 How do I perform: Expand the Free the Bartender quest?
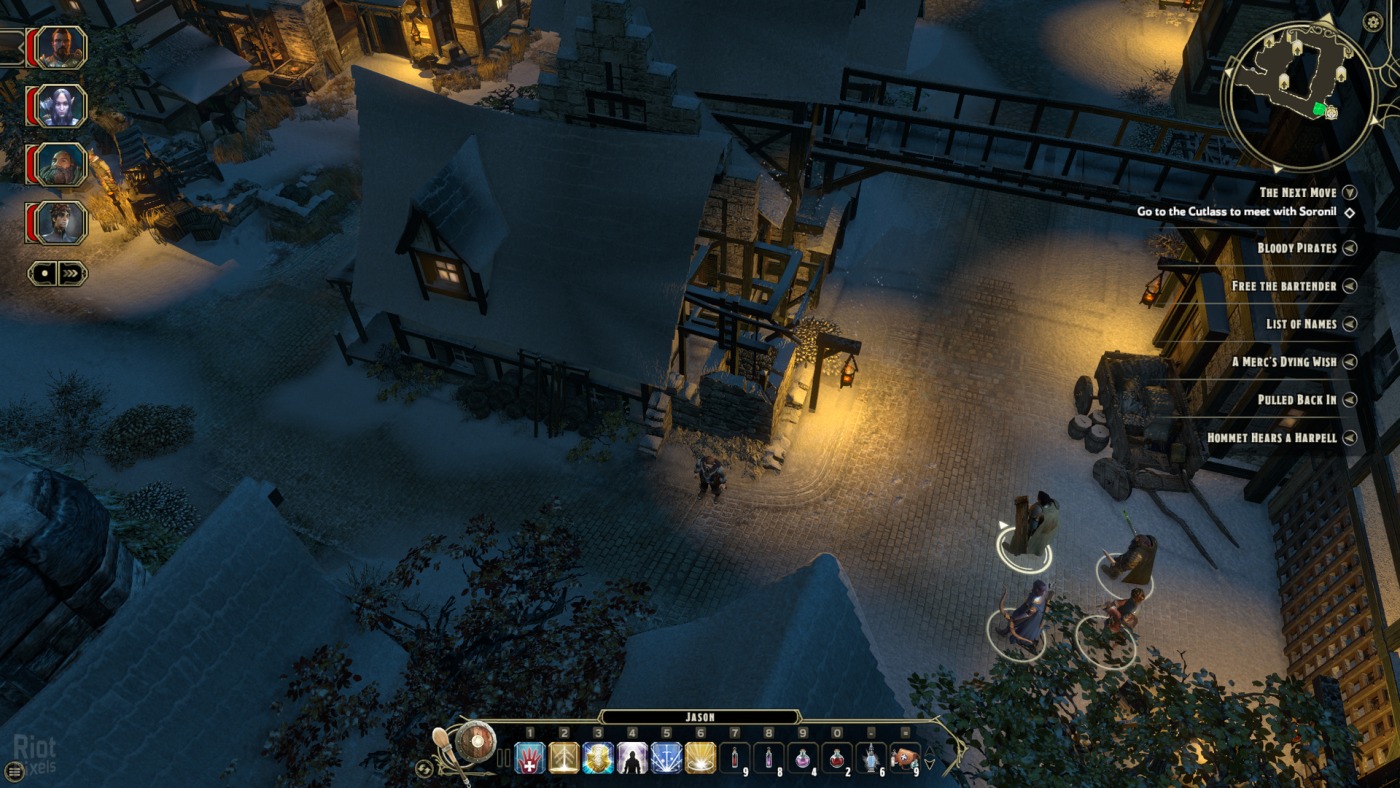click(1349, 286)
